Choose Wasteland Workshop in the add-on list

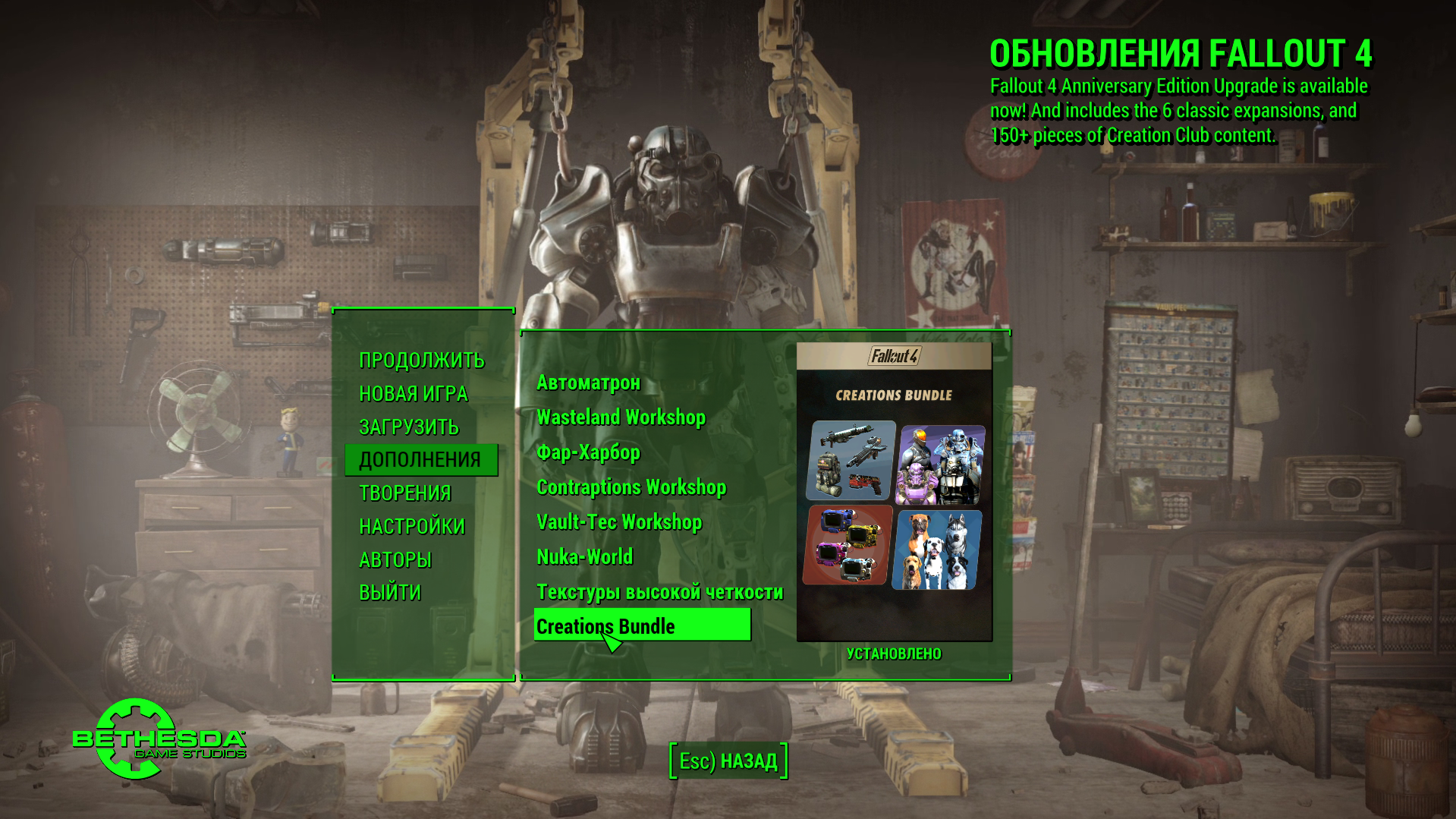coord(621,417)
